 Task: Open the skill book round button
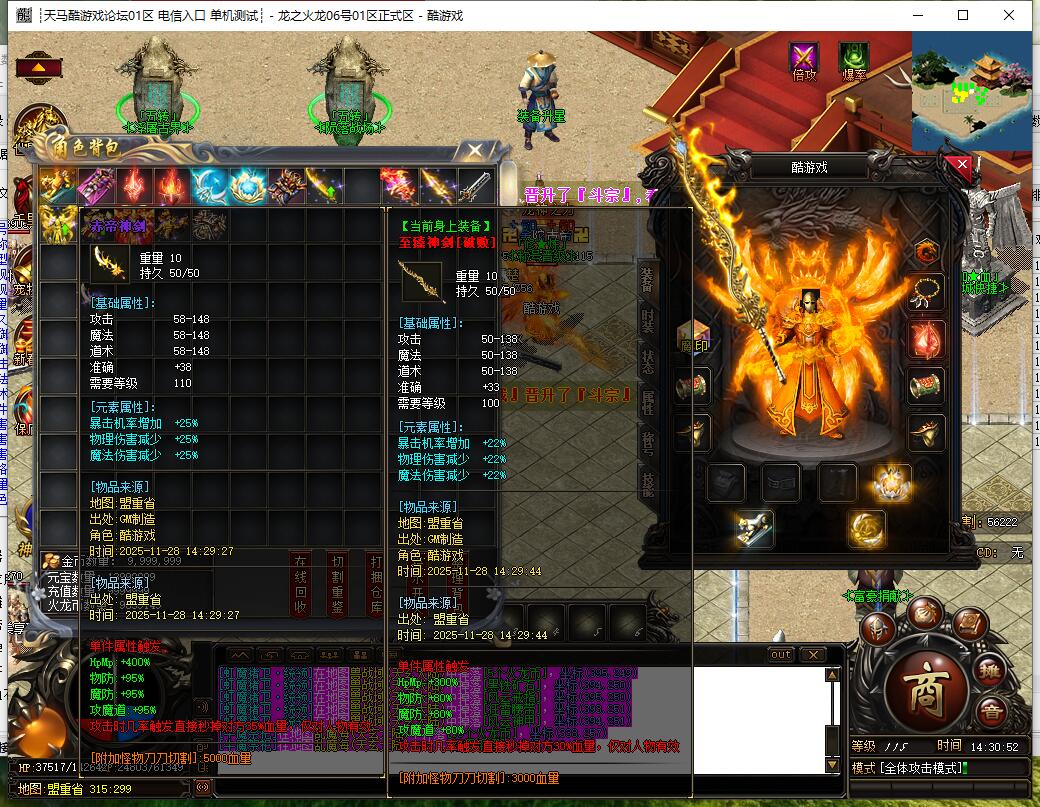pos(968,625)
